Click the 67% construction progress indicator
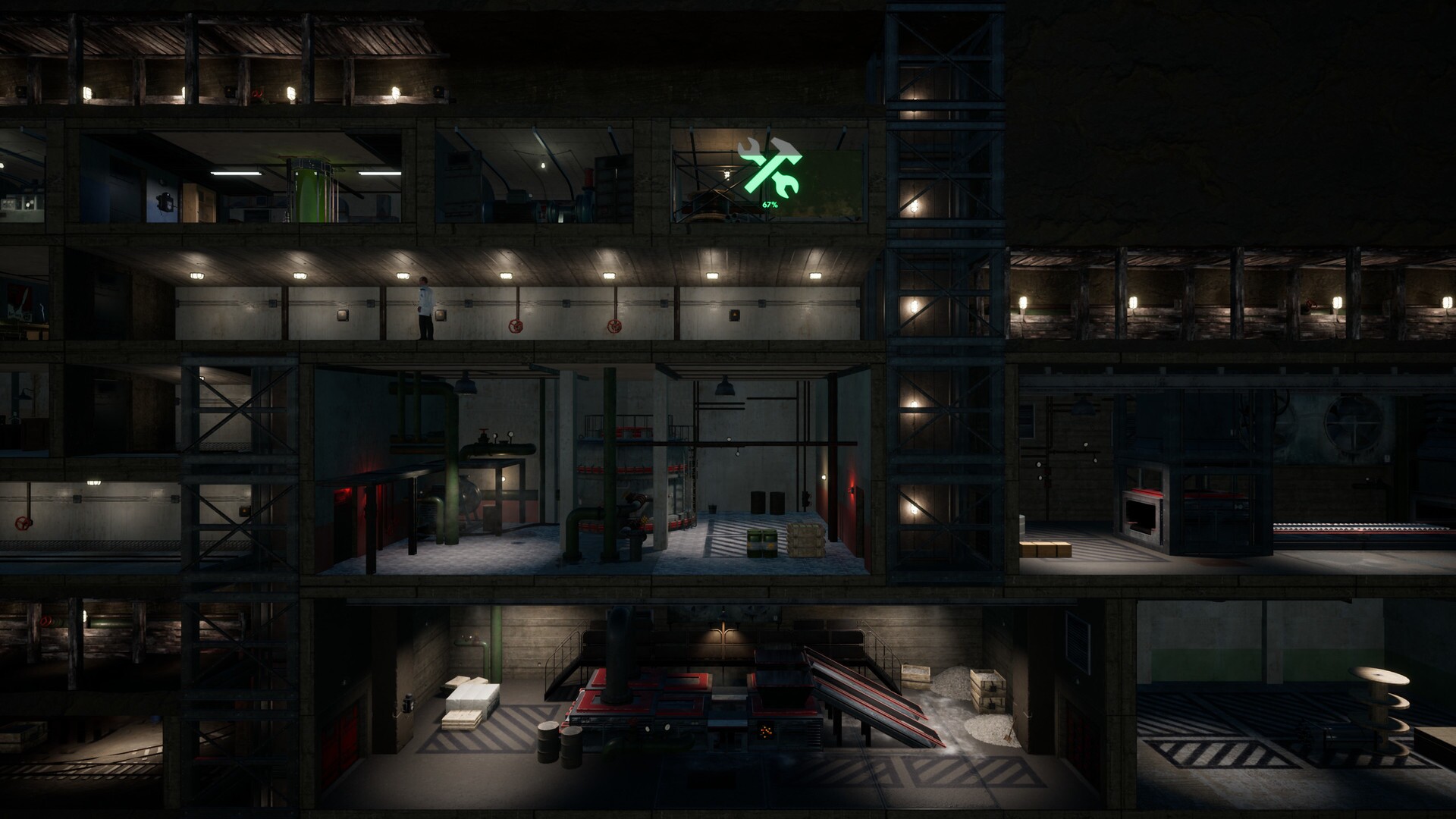This screenshot has width=1456, height=819. tap(768, 204)
